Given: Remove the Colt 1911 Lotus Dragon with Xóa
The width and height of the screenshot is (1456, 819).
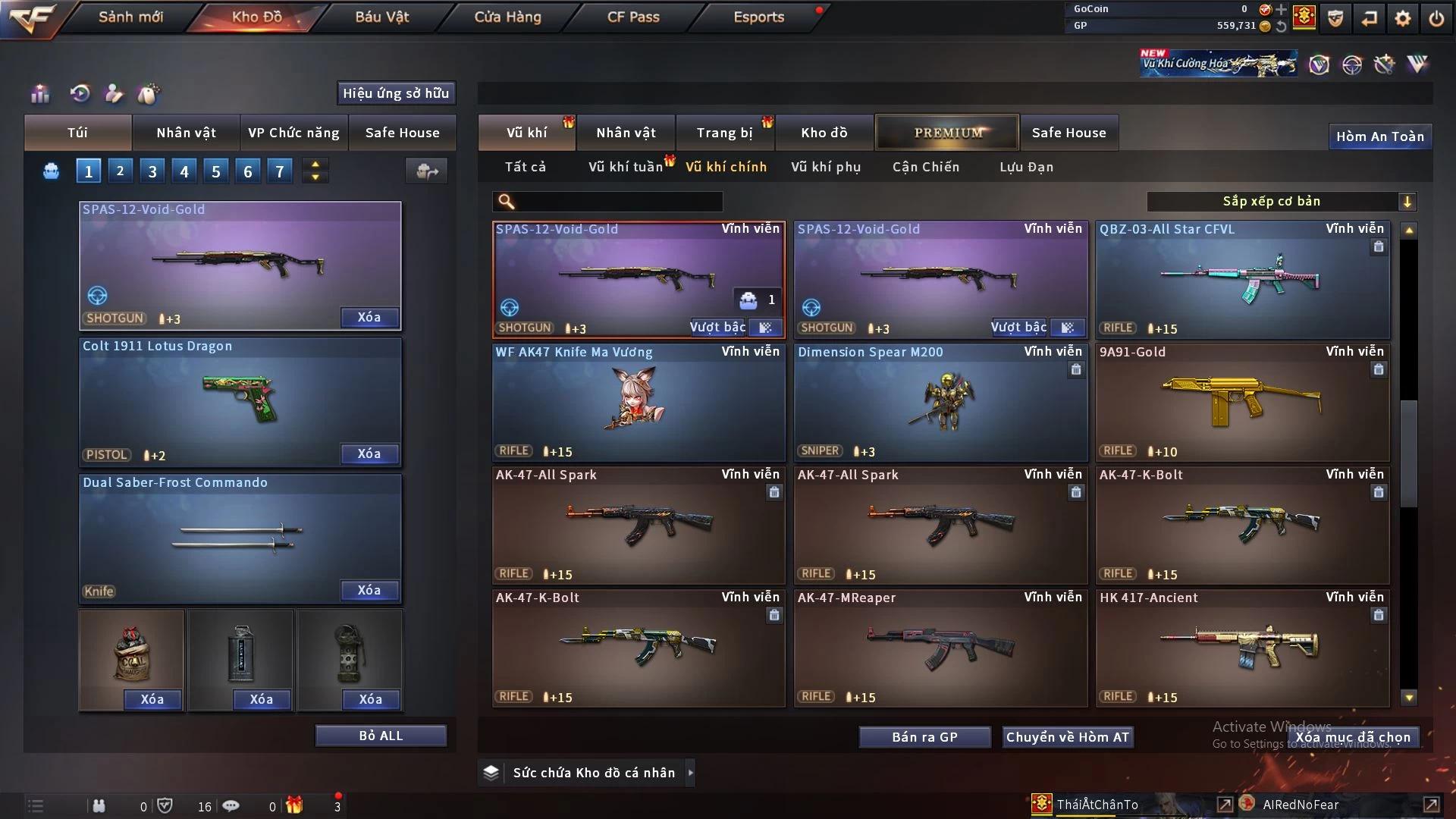Looking at the screenshot, I should pos(369,453).
